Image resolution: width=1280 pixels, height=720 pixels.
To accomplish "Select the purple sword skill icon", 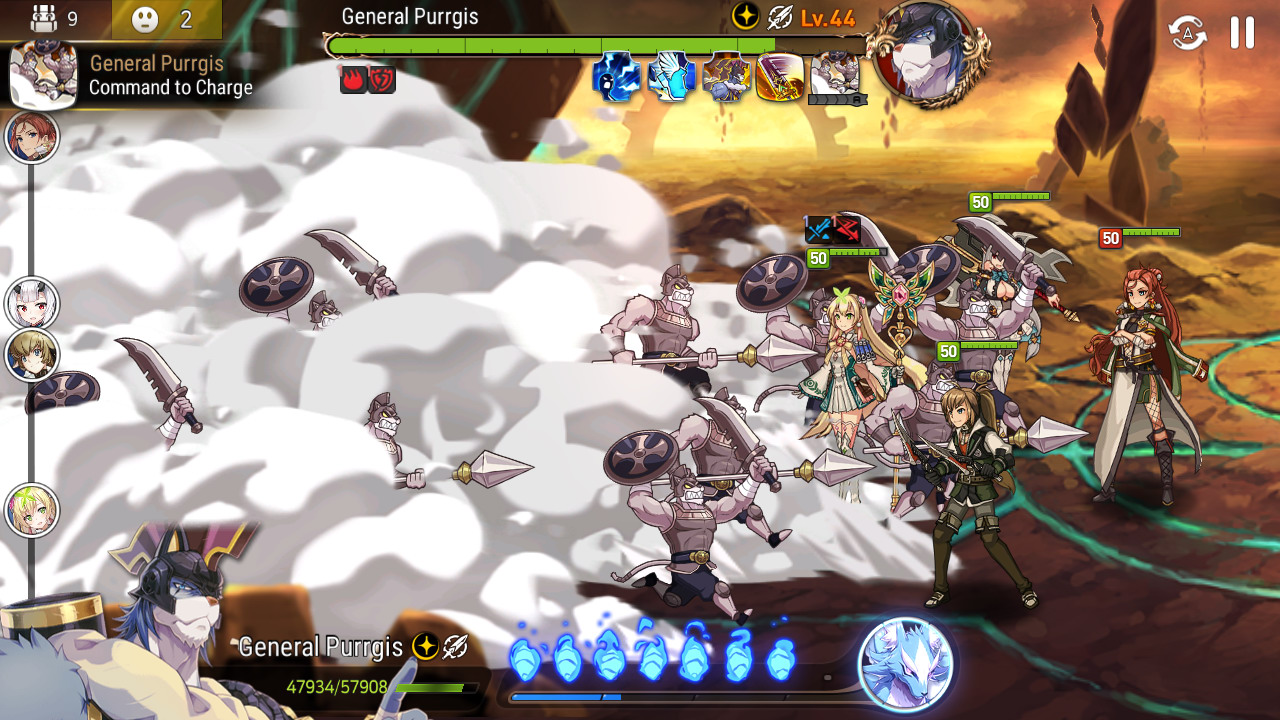I will [x=781, y=77].
